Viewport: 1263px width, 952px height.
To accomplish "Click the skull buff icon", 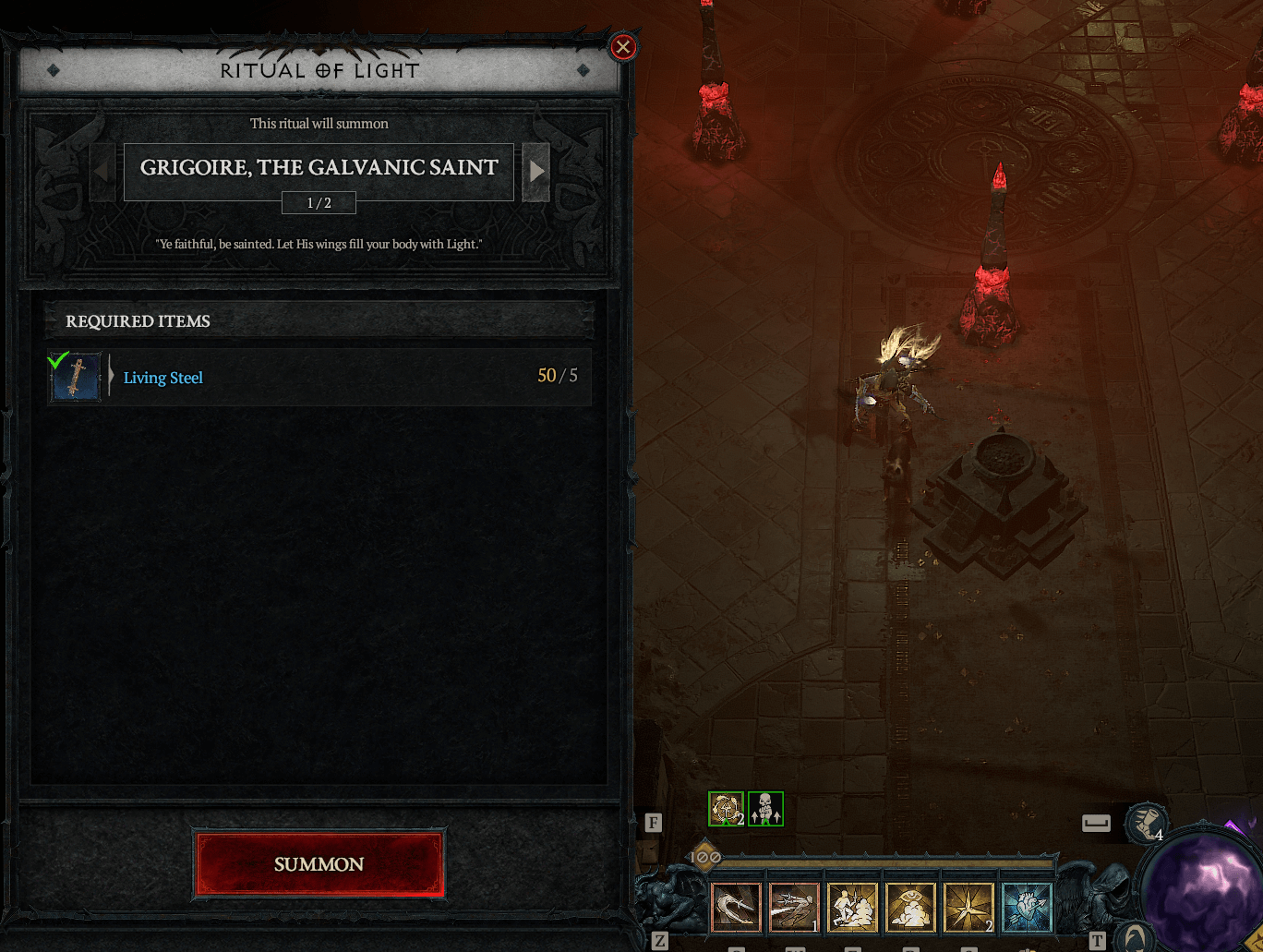I will tap(765, 809).
